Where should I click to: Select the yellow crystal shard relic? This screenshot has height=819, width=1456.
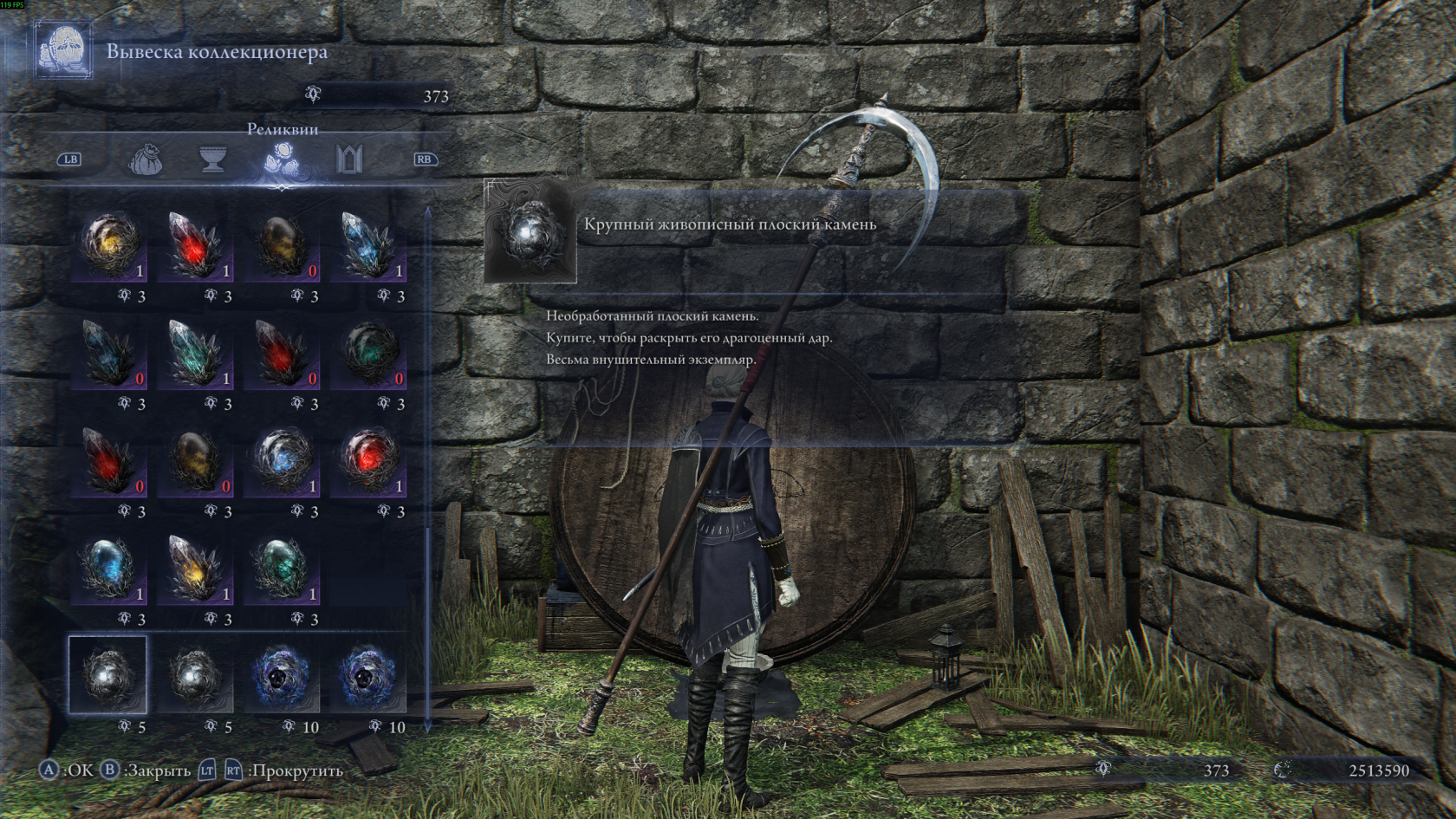(x=196, y=568)
